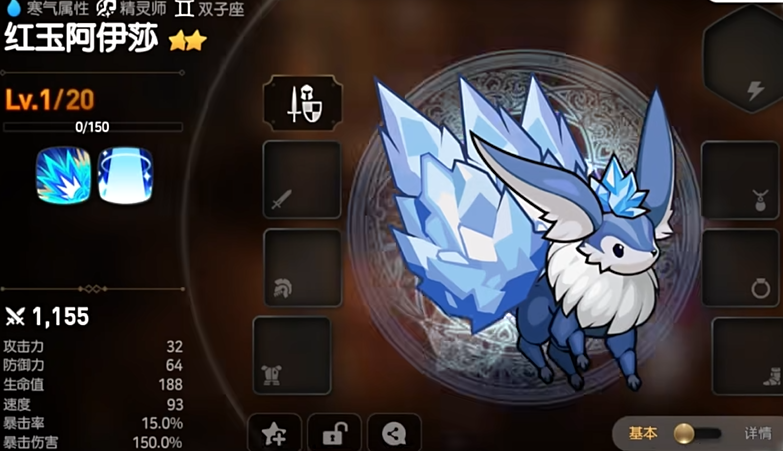Toggle the padlock hero lock button
Viewport: 783px width, 451px height.
(334, 433)
